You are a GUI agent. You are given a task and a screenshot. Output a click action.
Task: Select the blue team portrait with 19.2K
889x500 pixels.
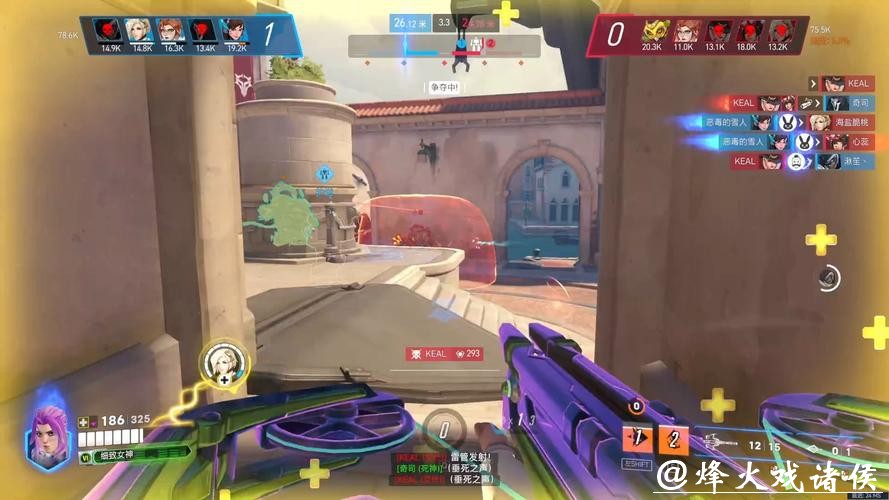pyautogui.click(x=236, y=31)
